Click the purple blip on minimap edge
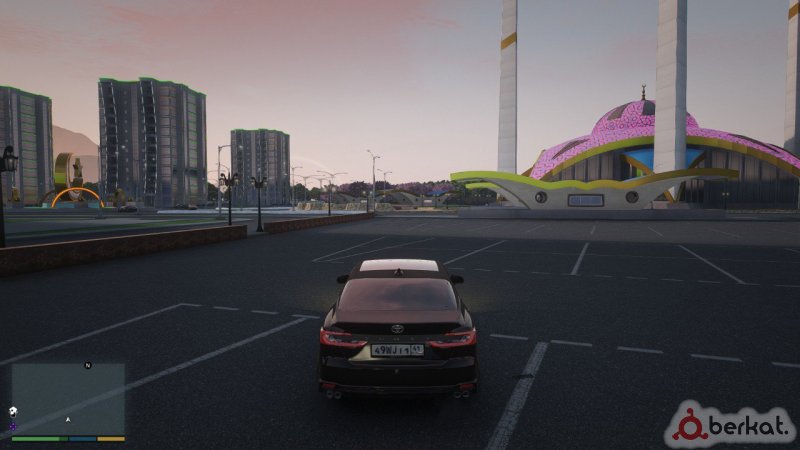800x450 pixels. 13,426
